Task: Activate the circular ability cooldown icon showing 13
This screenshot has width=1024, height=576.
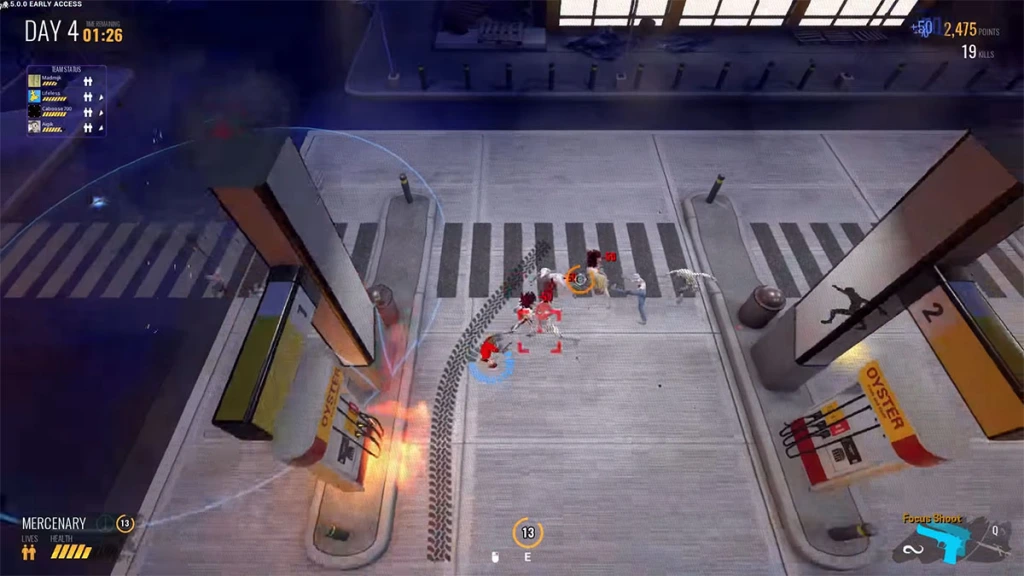Action: coord(527,533)
